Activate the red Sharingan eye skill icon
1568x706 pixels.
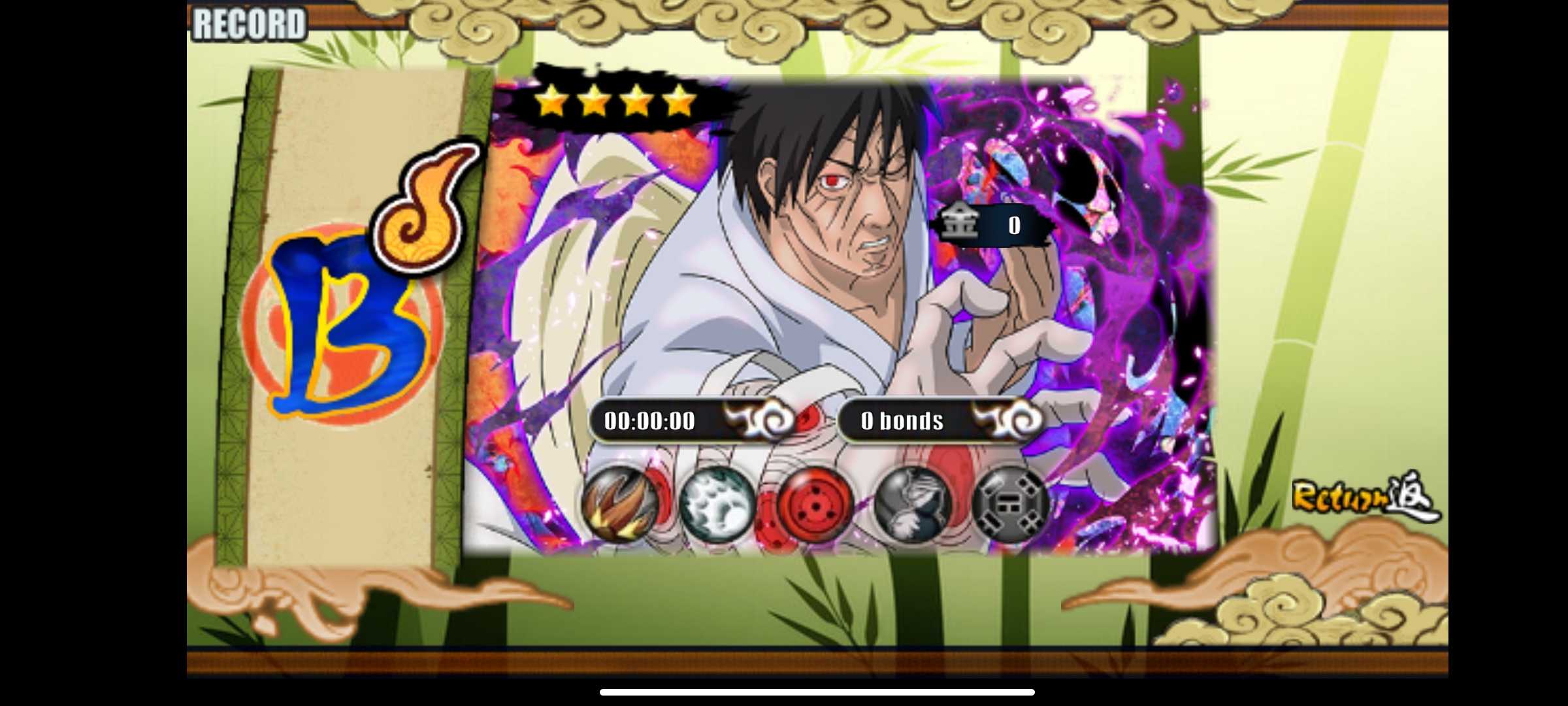[815, 504]
